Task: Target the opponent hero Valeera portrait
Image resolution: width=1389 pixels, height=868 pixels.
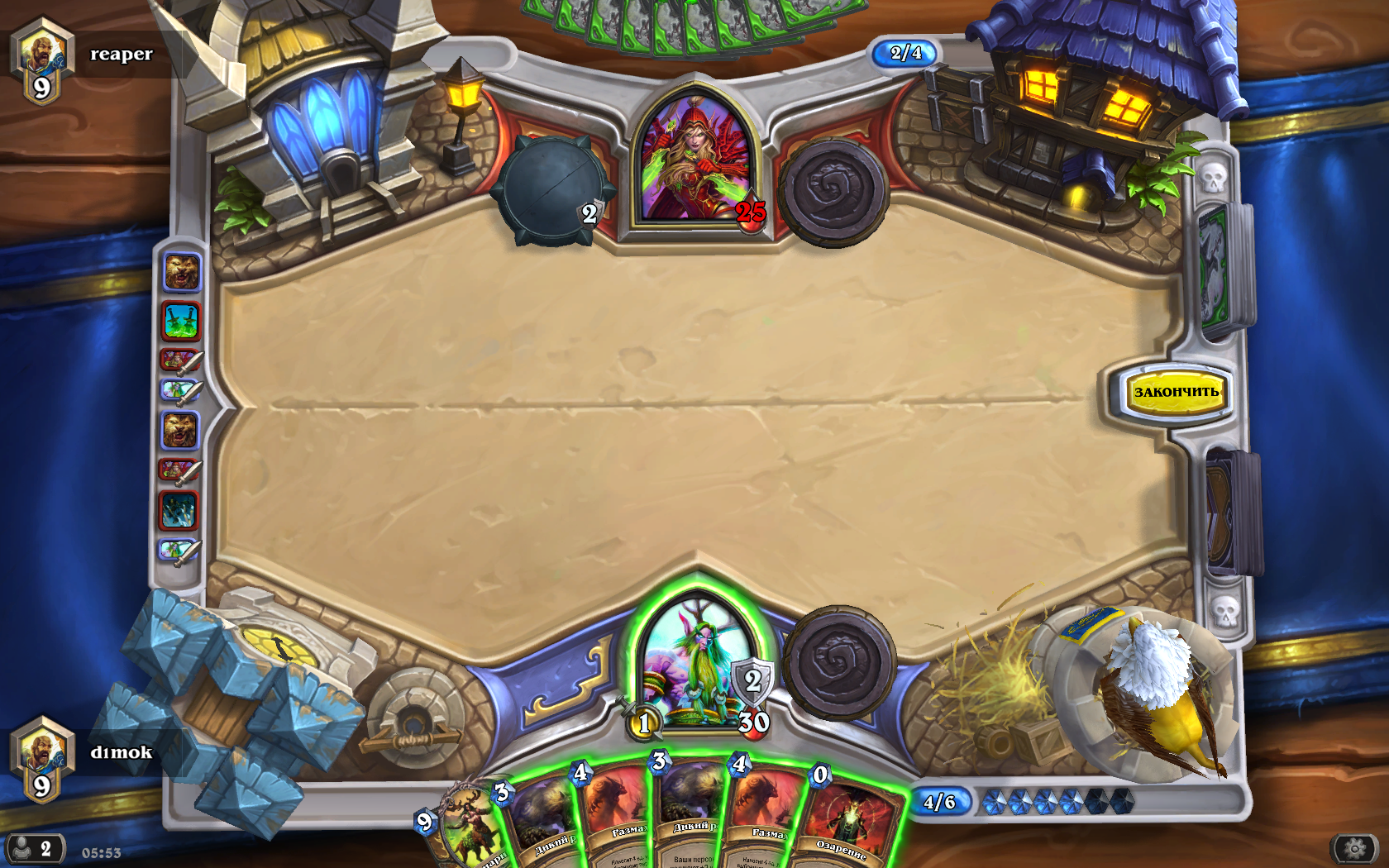Action: click(696, 161)
